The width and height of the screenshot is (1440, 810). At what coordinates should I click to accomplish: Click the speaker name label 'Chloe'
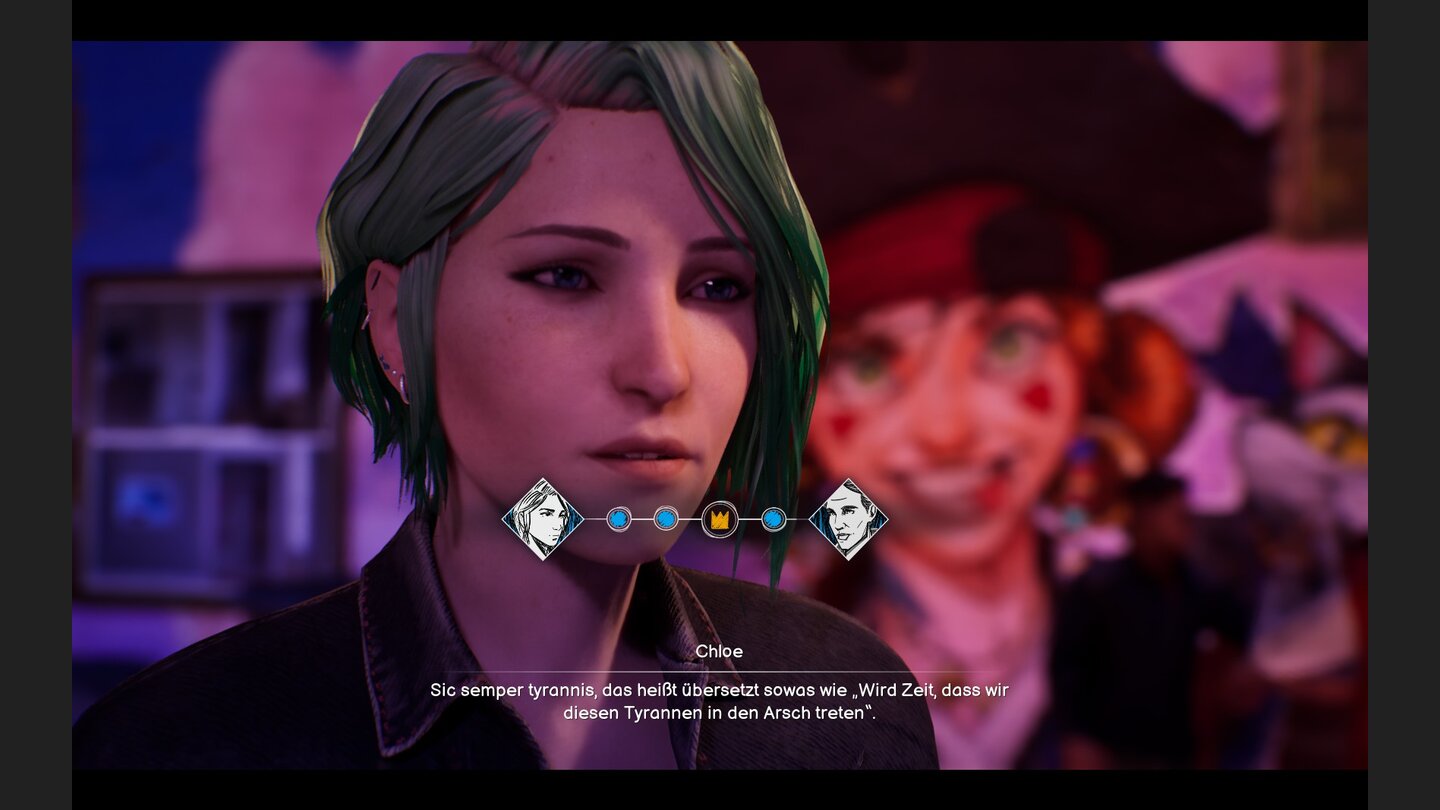pos(721,650)
